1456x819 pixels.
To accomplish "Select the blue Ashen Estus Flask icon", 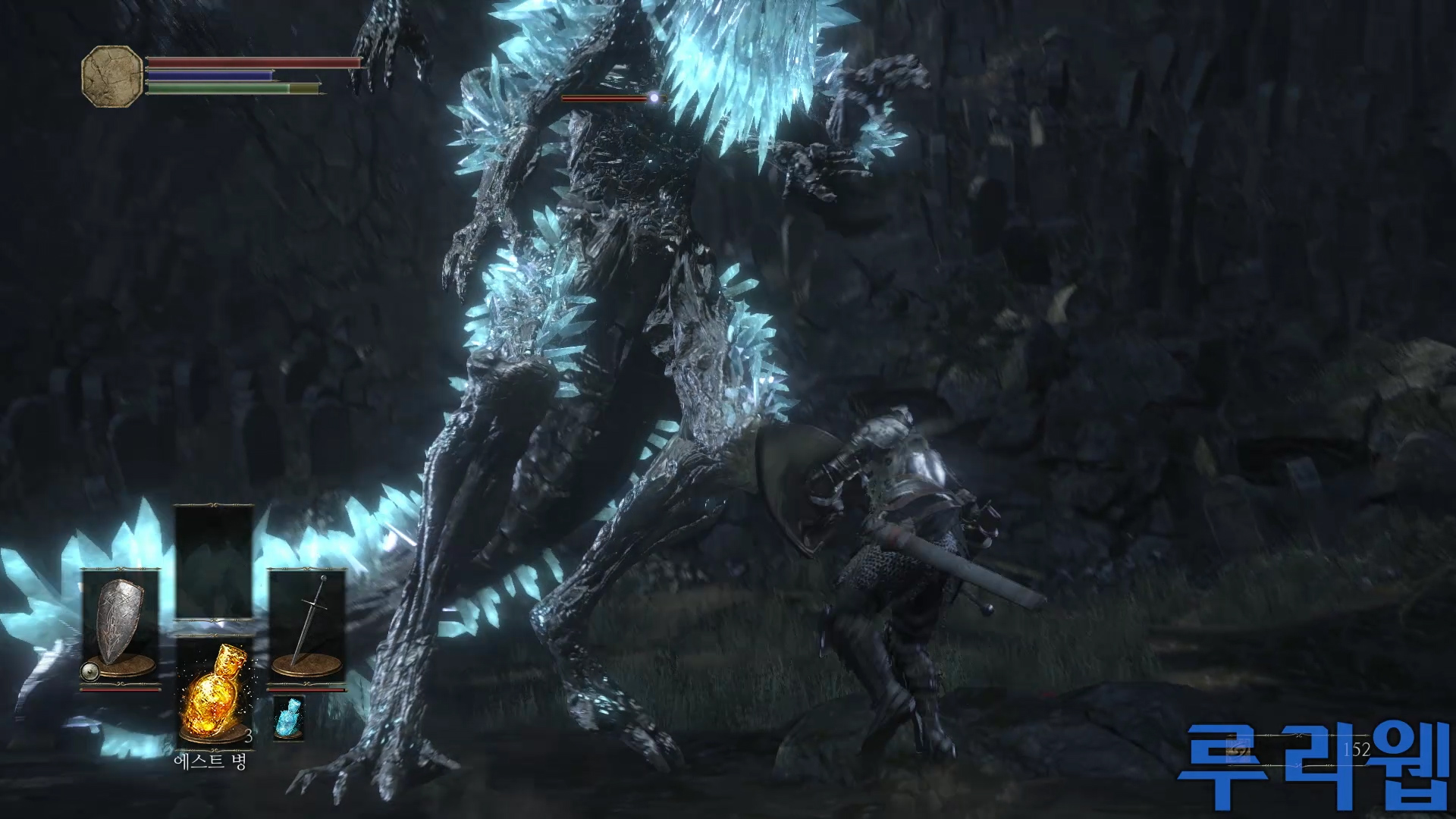I will tap(289, 717).
